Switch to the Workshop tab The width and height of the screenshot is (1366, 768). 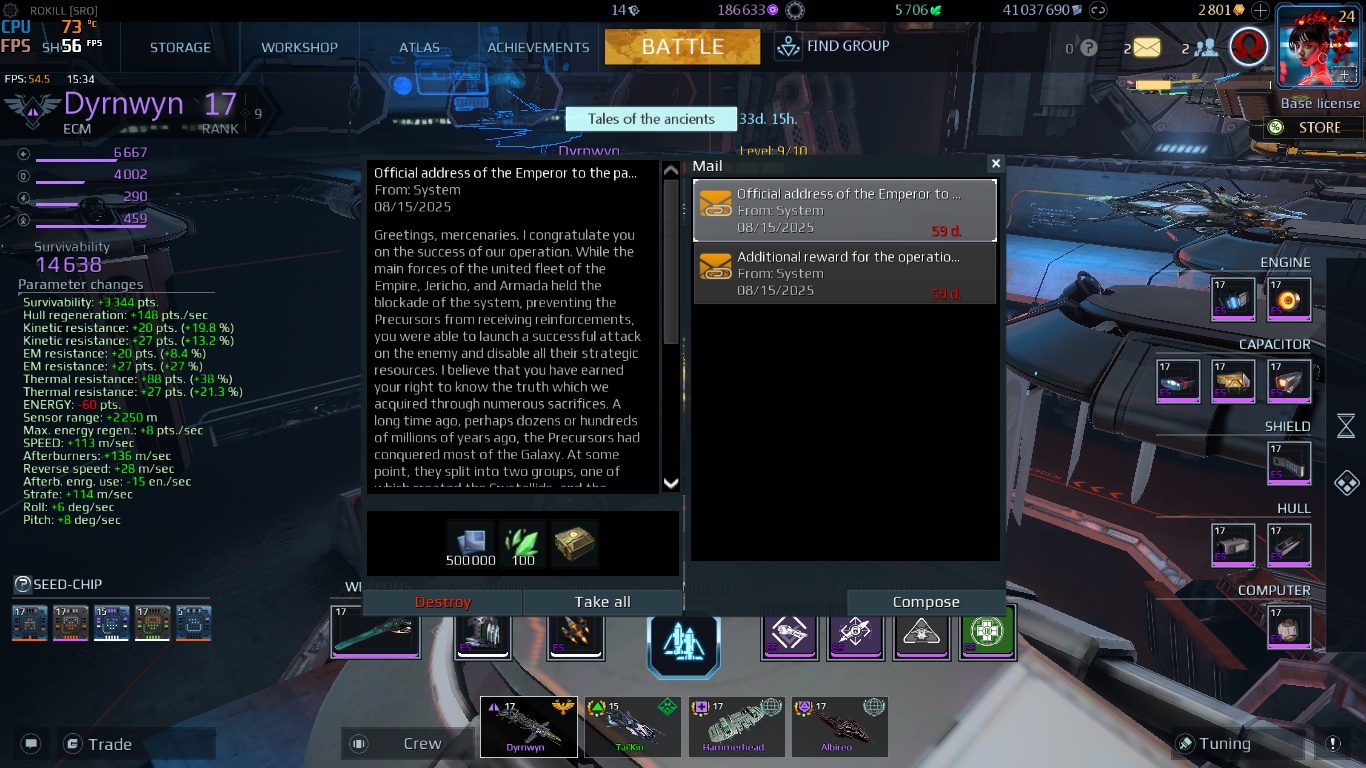pos(299,47)
